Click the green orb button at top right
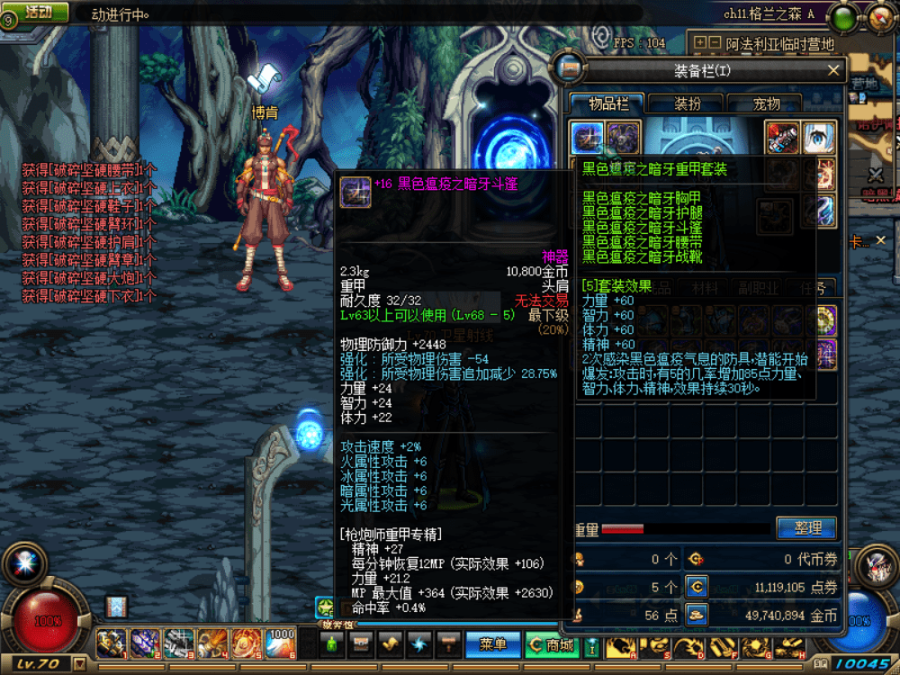Screen dimensions: 900x675 pos(845,17)
